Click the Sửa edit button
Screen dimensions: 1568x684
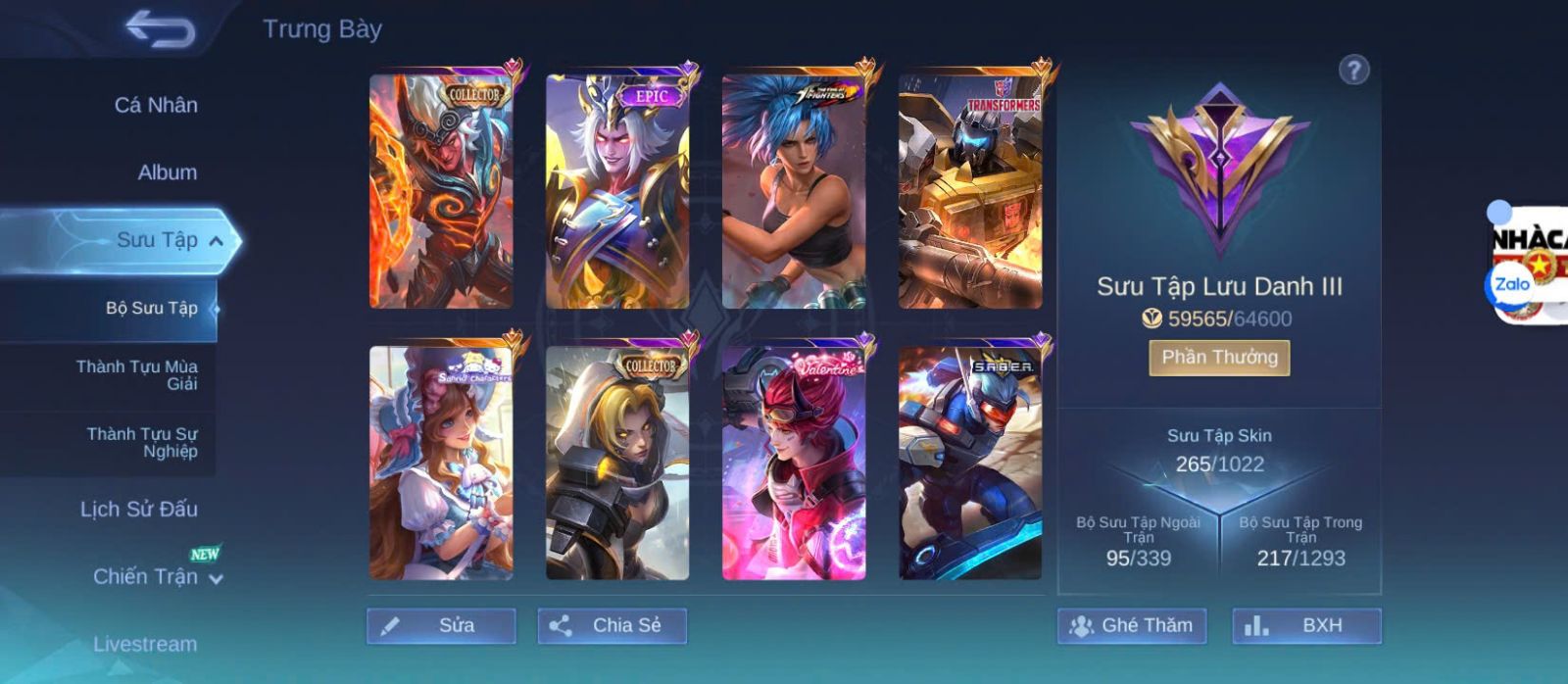(441, 625)
